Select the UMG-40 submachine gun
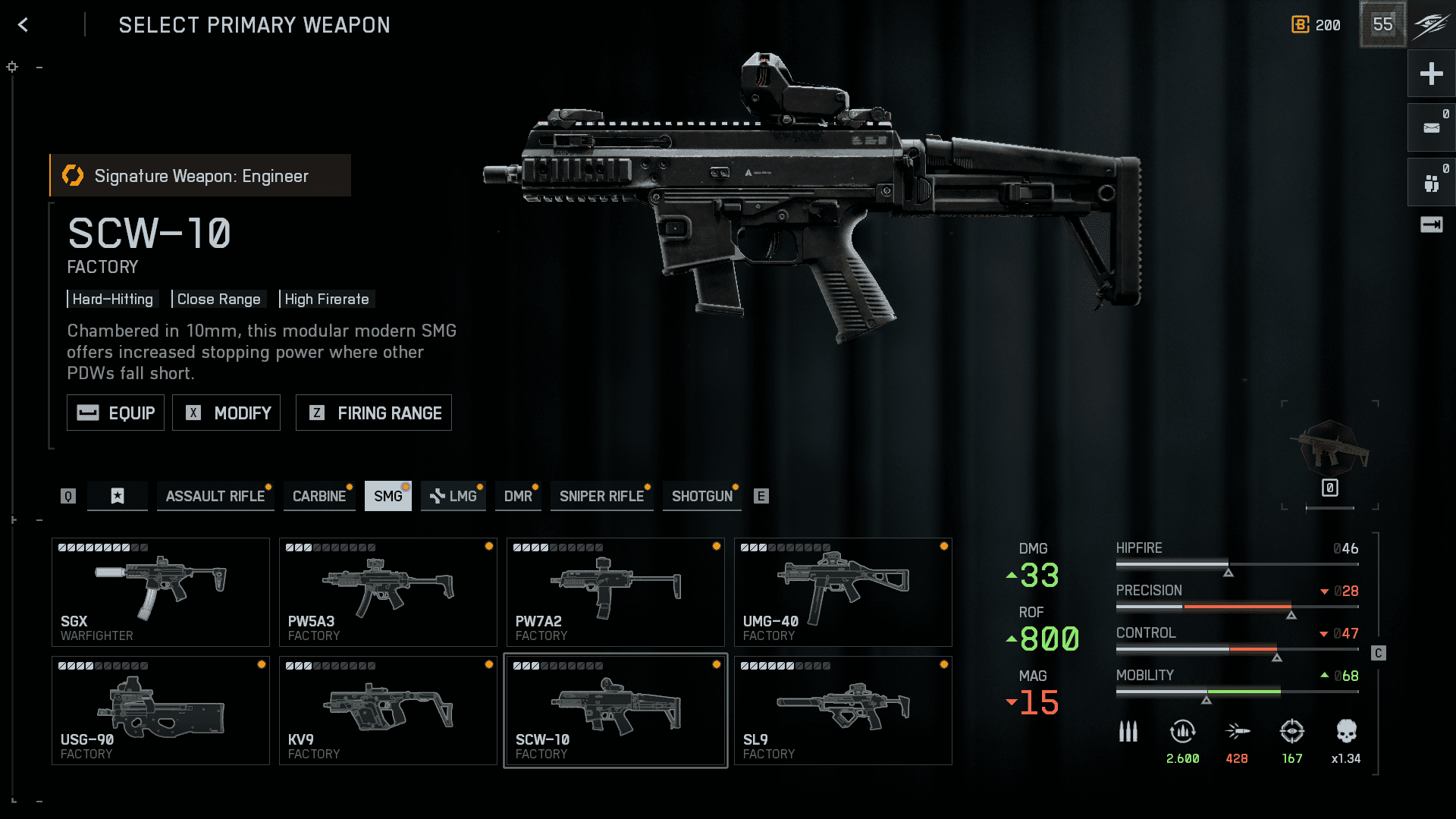 coord(843,591)
